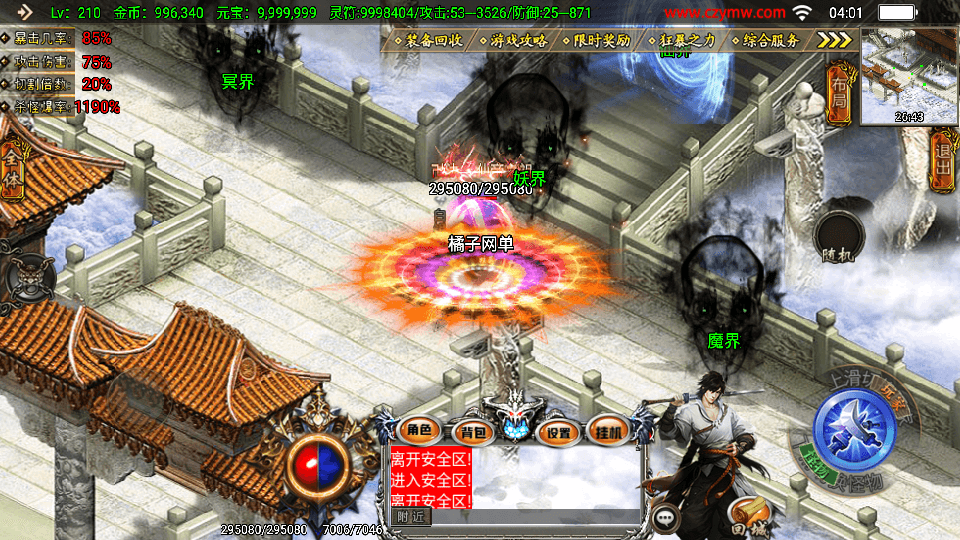
Task: Use the 回城 return-to-town scroll
Action: click(747, 513)
